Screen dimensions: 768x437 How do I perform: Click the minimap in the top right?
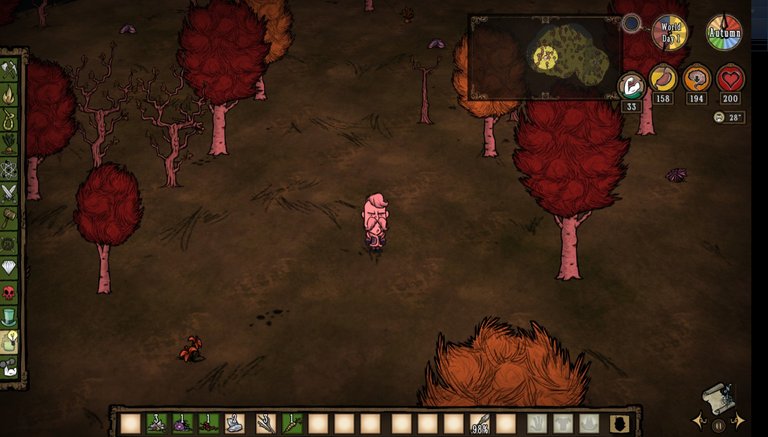click(545, 57)
